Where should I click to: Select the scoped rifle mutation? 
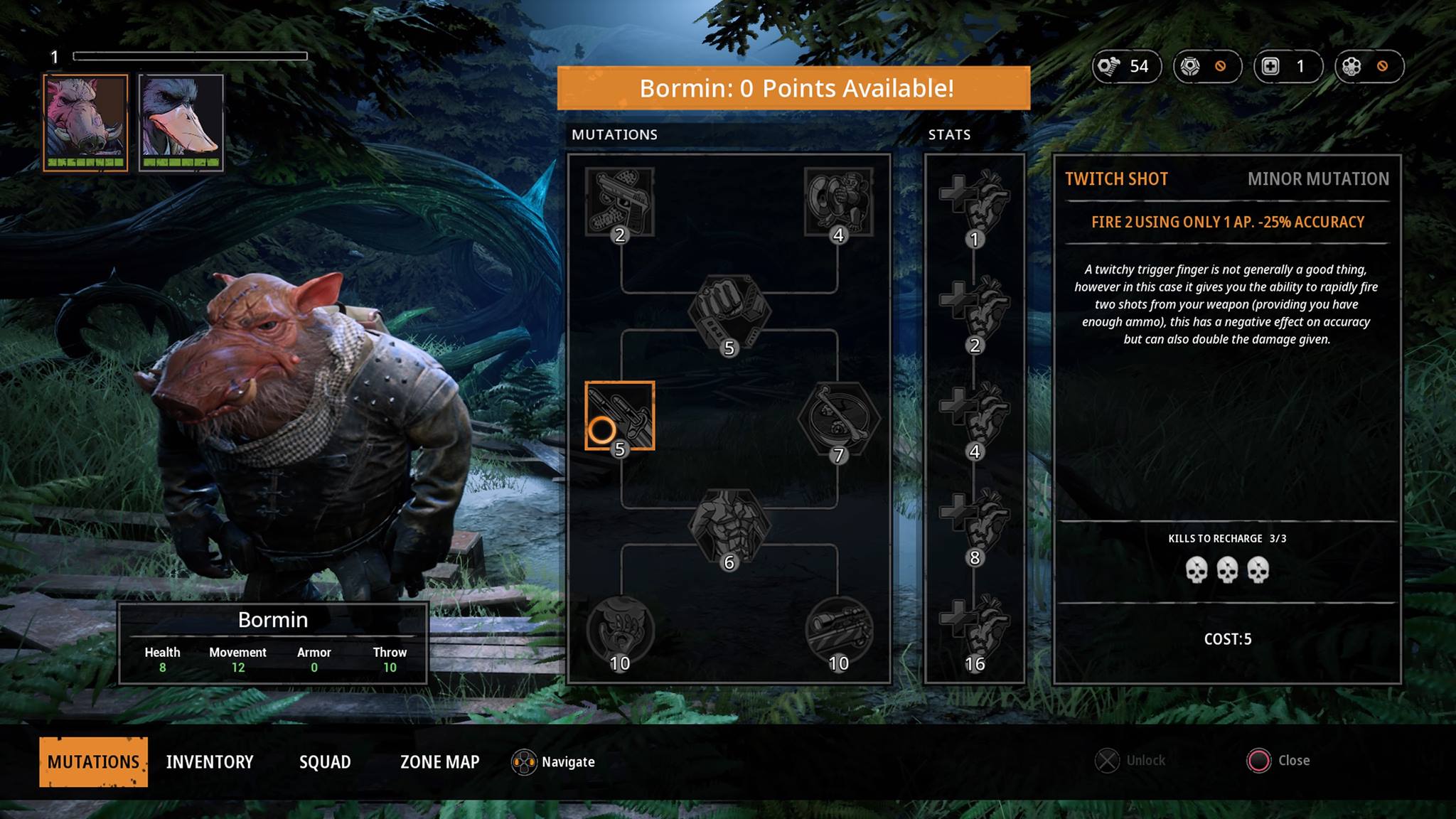click(838, 630)
